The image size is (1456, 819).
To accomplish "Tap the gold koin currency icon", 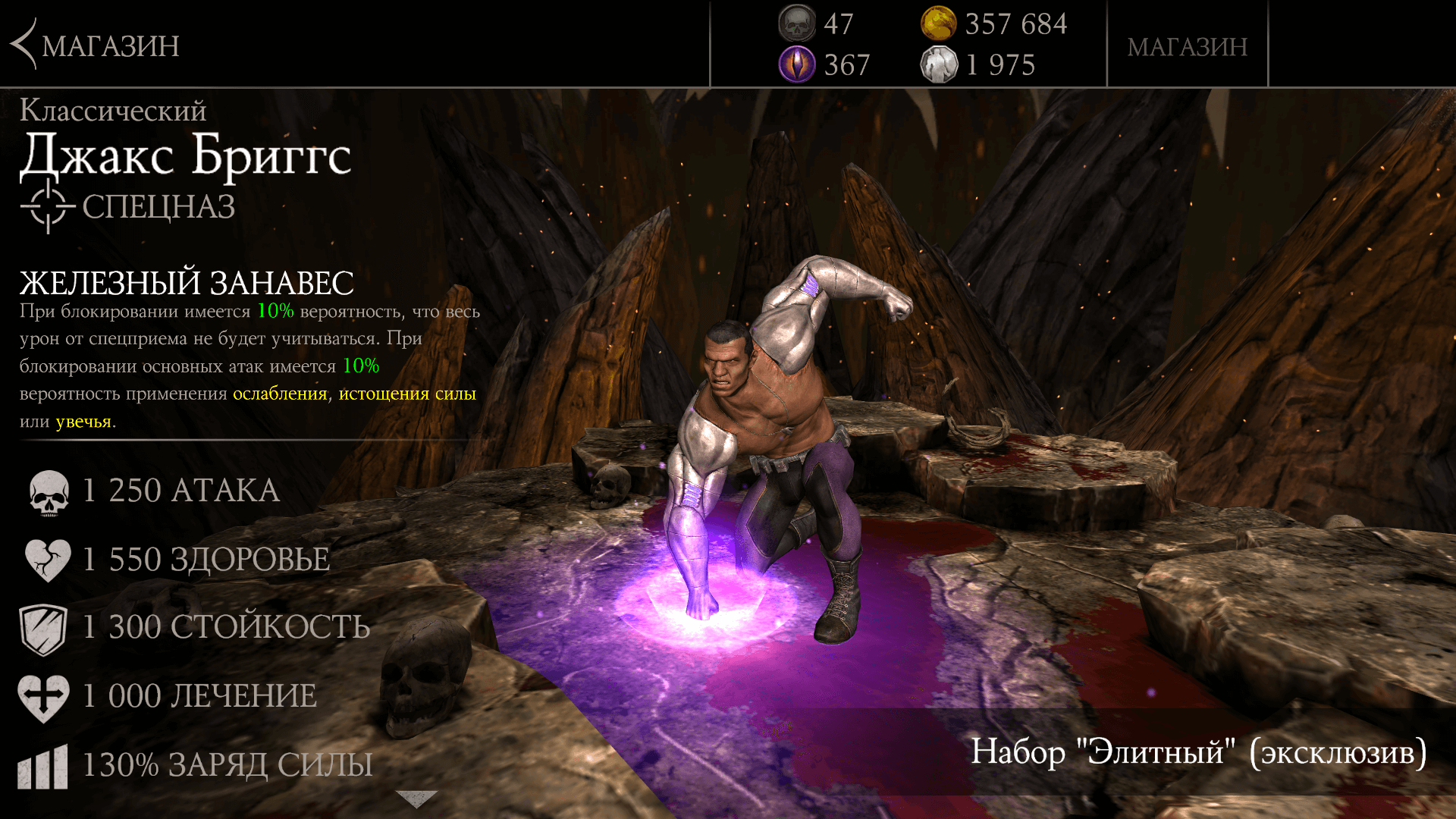I will 938,24.
